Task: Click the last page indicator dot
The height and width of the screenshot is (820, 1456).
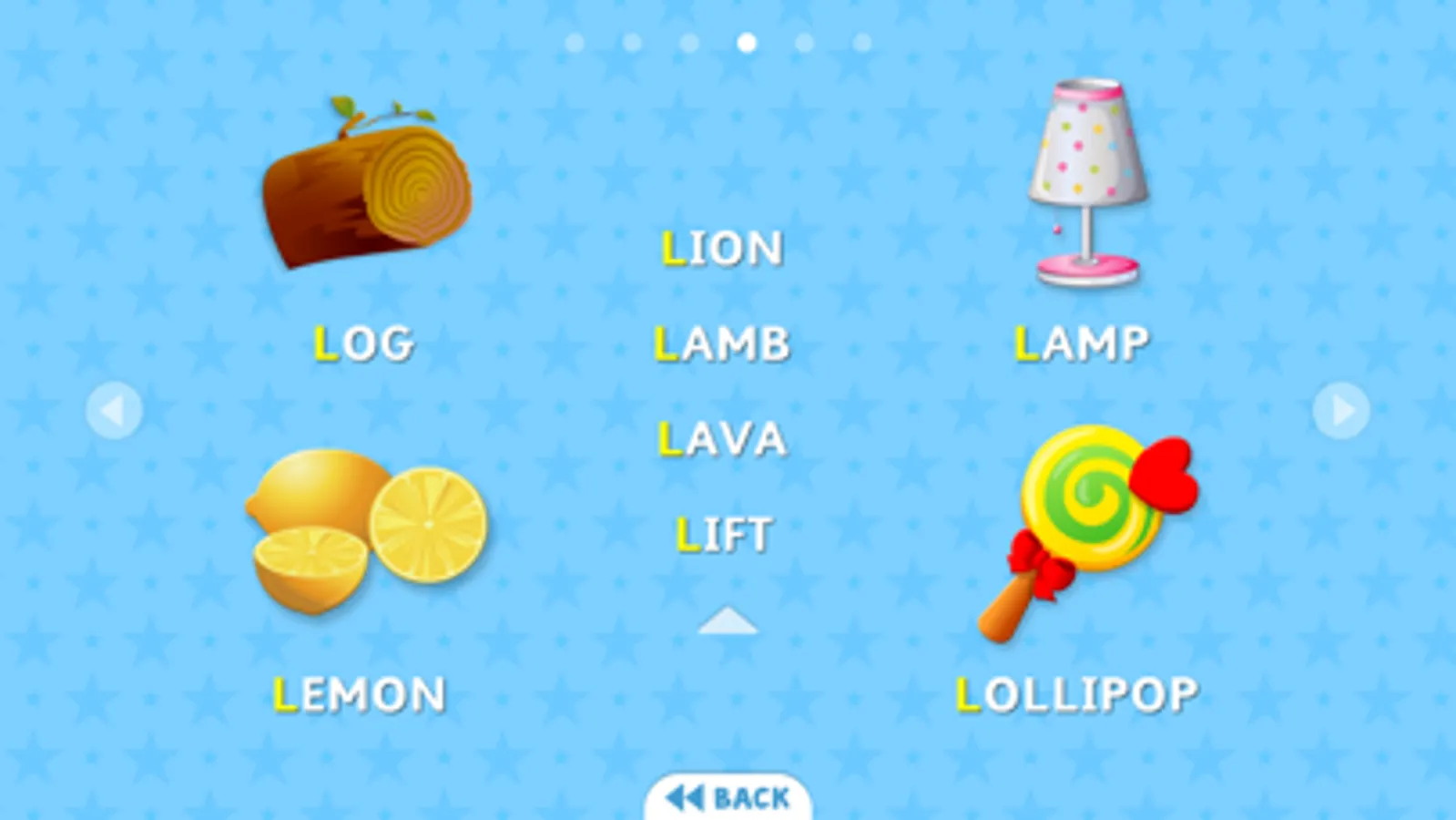Action: (x=860, y=39)
